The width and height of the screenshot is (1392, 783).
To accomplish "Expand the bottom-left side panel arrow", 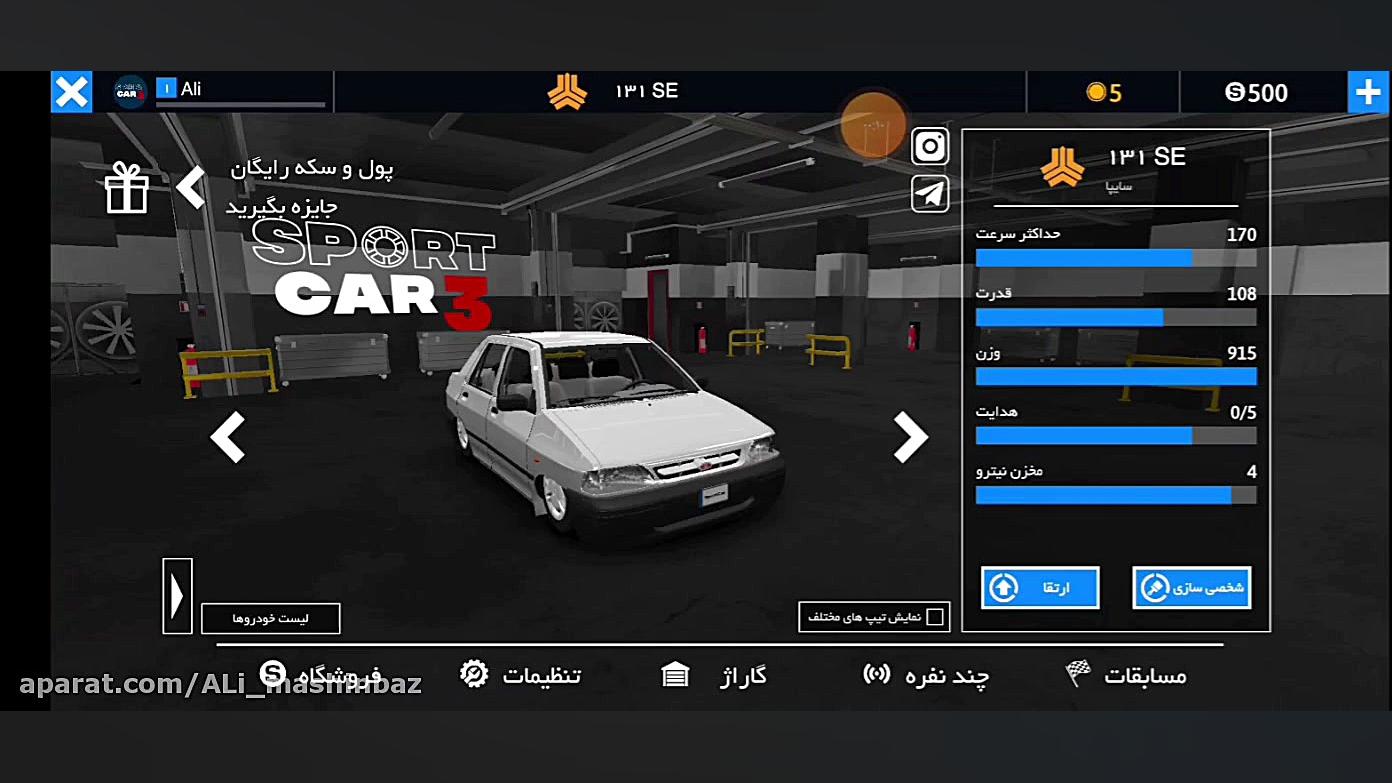I will pyautogui.click(x=177, y=595).
